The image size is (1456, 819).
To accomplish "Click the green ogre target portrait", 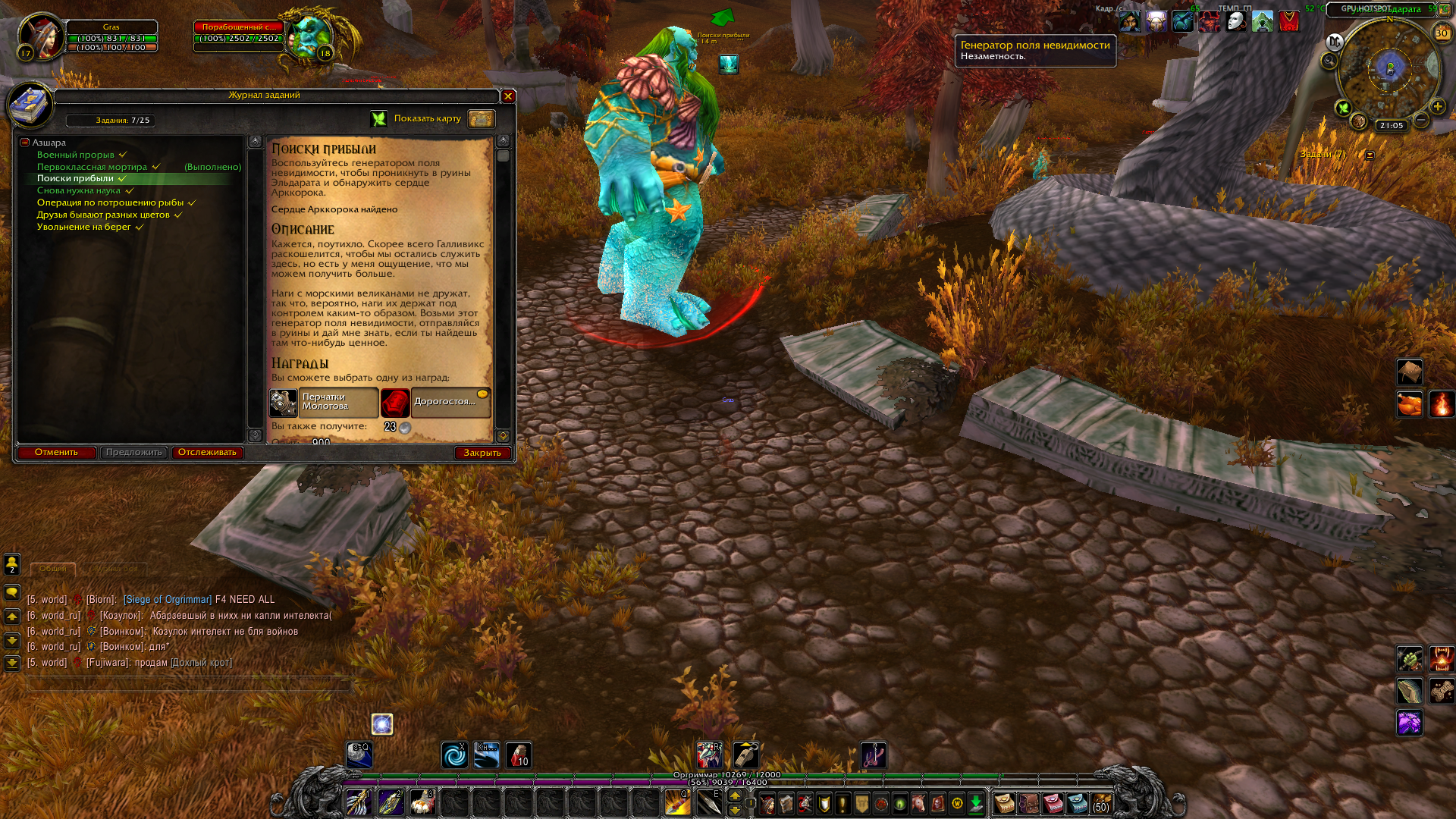I will click(x=309, y=36).
